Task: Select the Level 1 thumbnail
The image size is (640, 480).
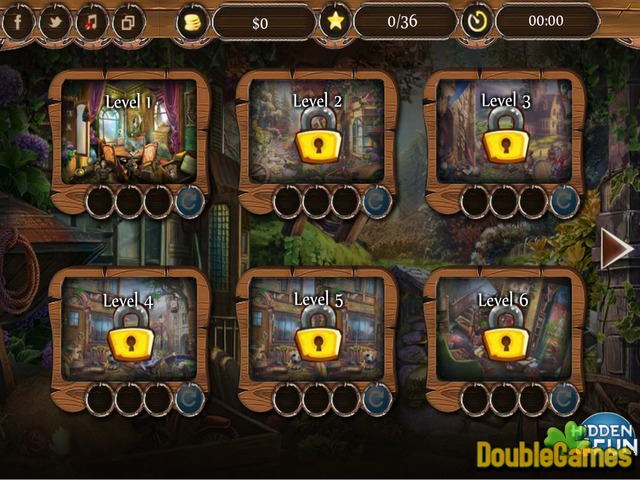Action: point(130,133)
